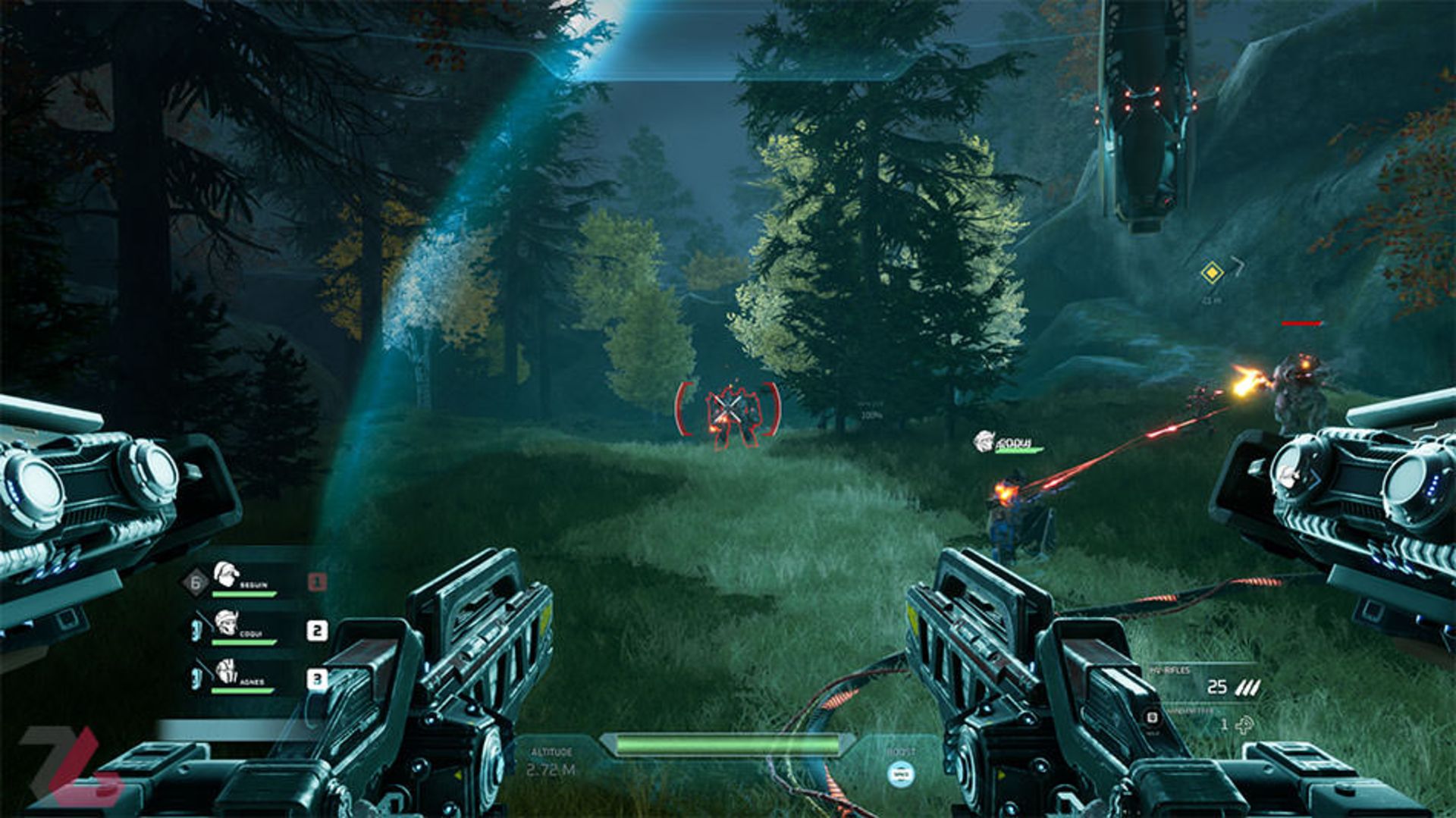Choose the hand grenade icon
Viewport: 1456px width, 818px height.
1244,726
